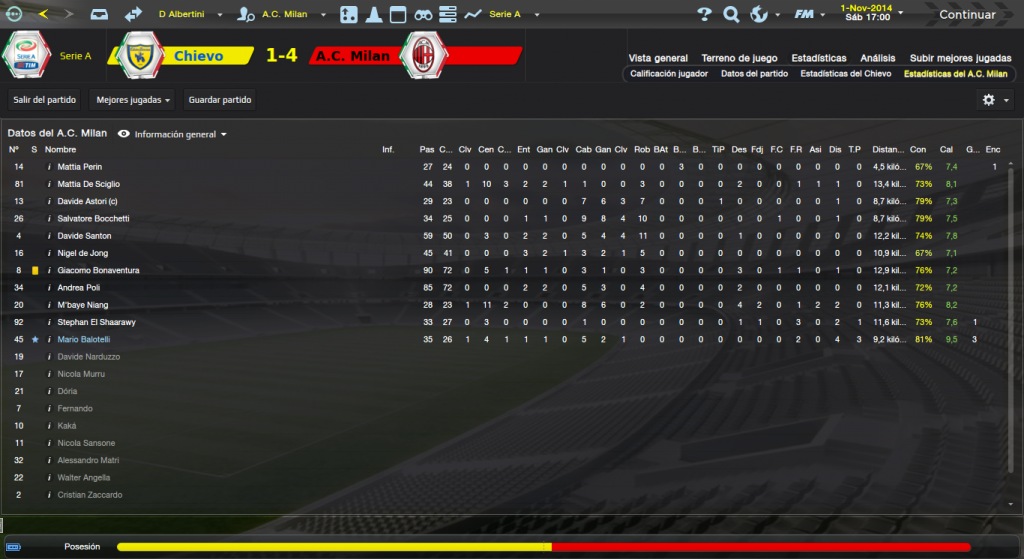Open the help question mark menu
This screenshot has width=1024, height=559.
704,15
